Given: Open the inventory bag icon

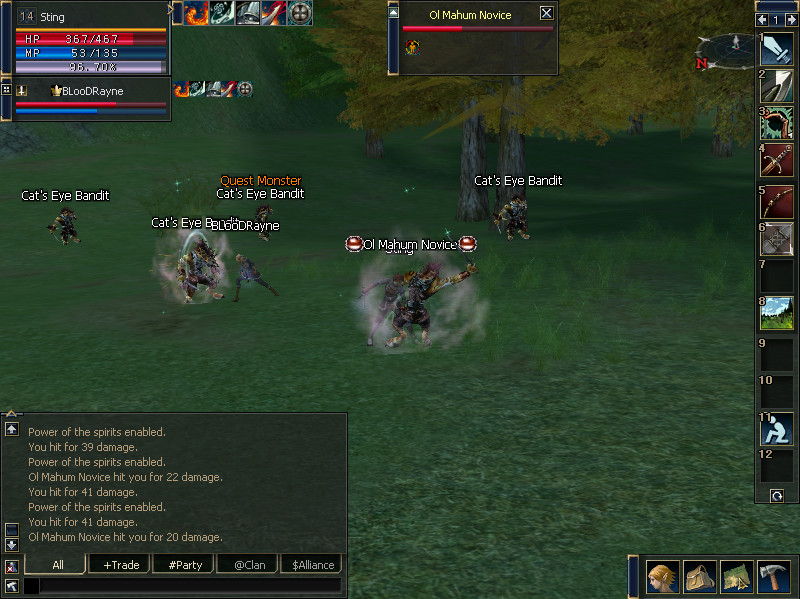Looking at the screenshot, I should (x=699, y=577).
